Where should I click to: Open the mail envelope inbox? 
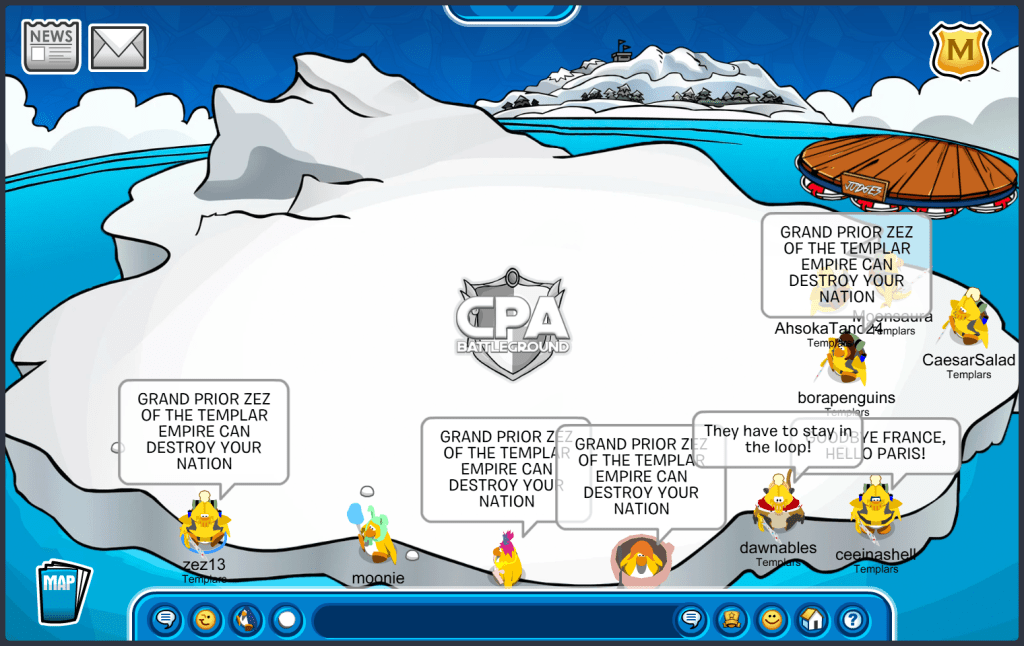click(119, 48)
